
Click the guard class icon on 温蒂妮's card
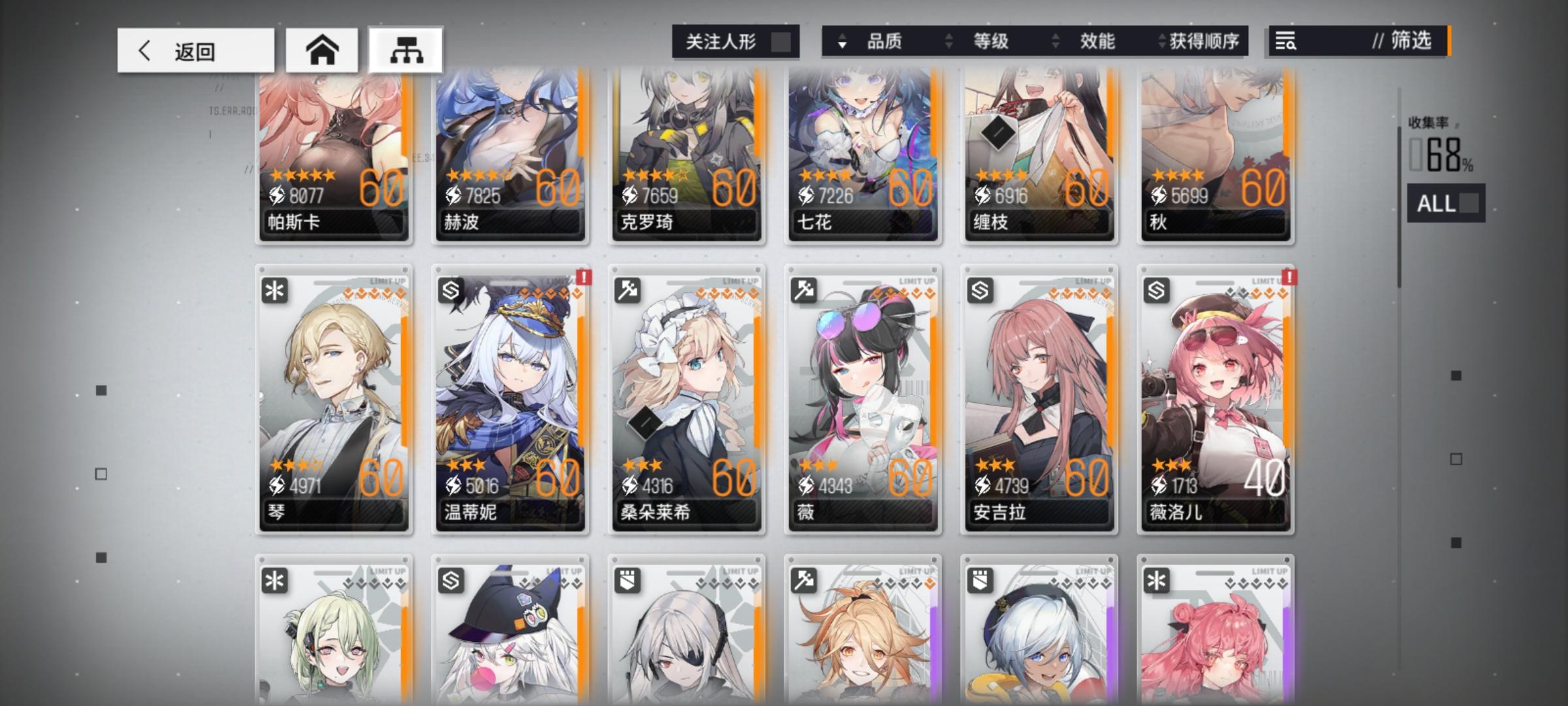tap(451, 290)
